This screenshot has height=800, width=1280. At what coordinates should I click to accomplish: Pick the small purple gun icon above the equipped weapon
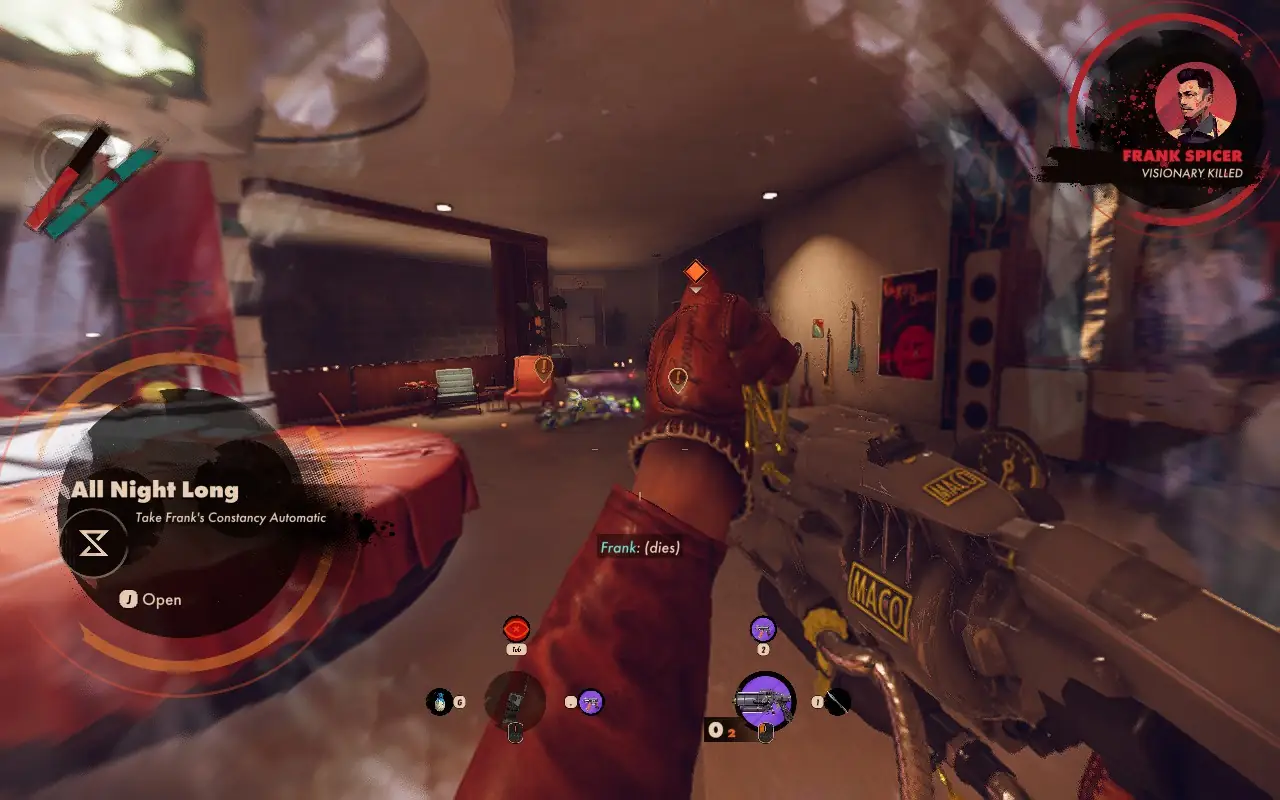pos(763,629)
